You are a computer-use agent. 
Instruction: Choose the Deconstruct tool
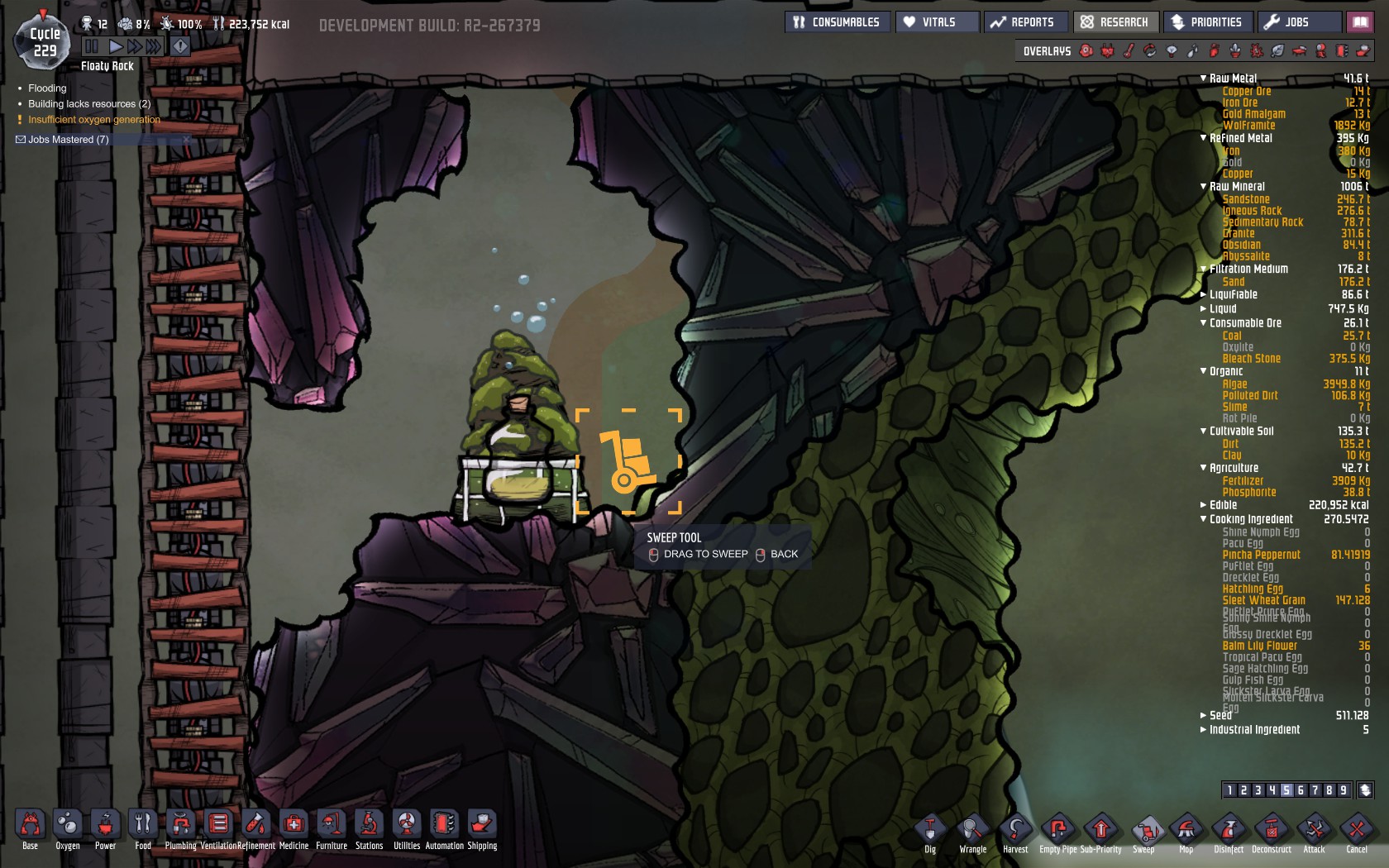1271,830
